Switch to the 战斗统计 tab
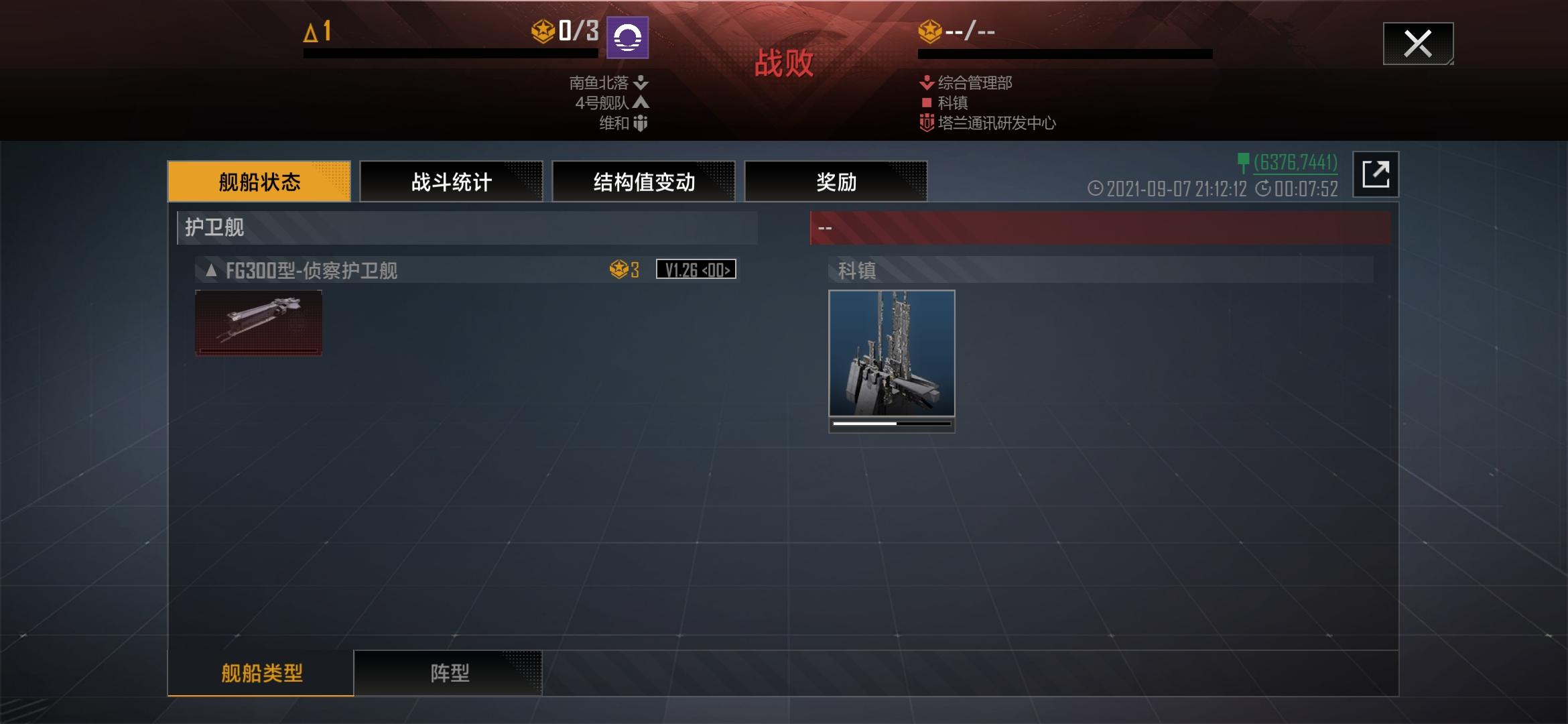The height and width of the screenshot is (724, 1568). point(452,181)
